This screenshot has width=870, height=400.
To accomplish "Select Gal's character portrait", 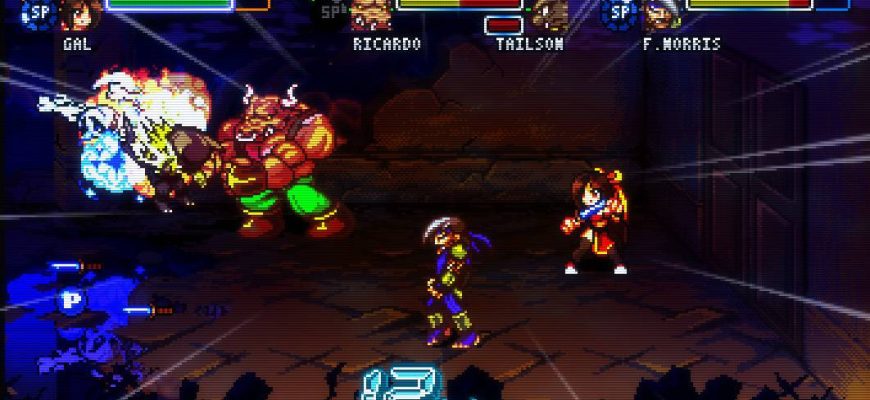I will pos(74,15).
